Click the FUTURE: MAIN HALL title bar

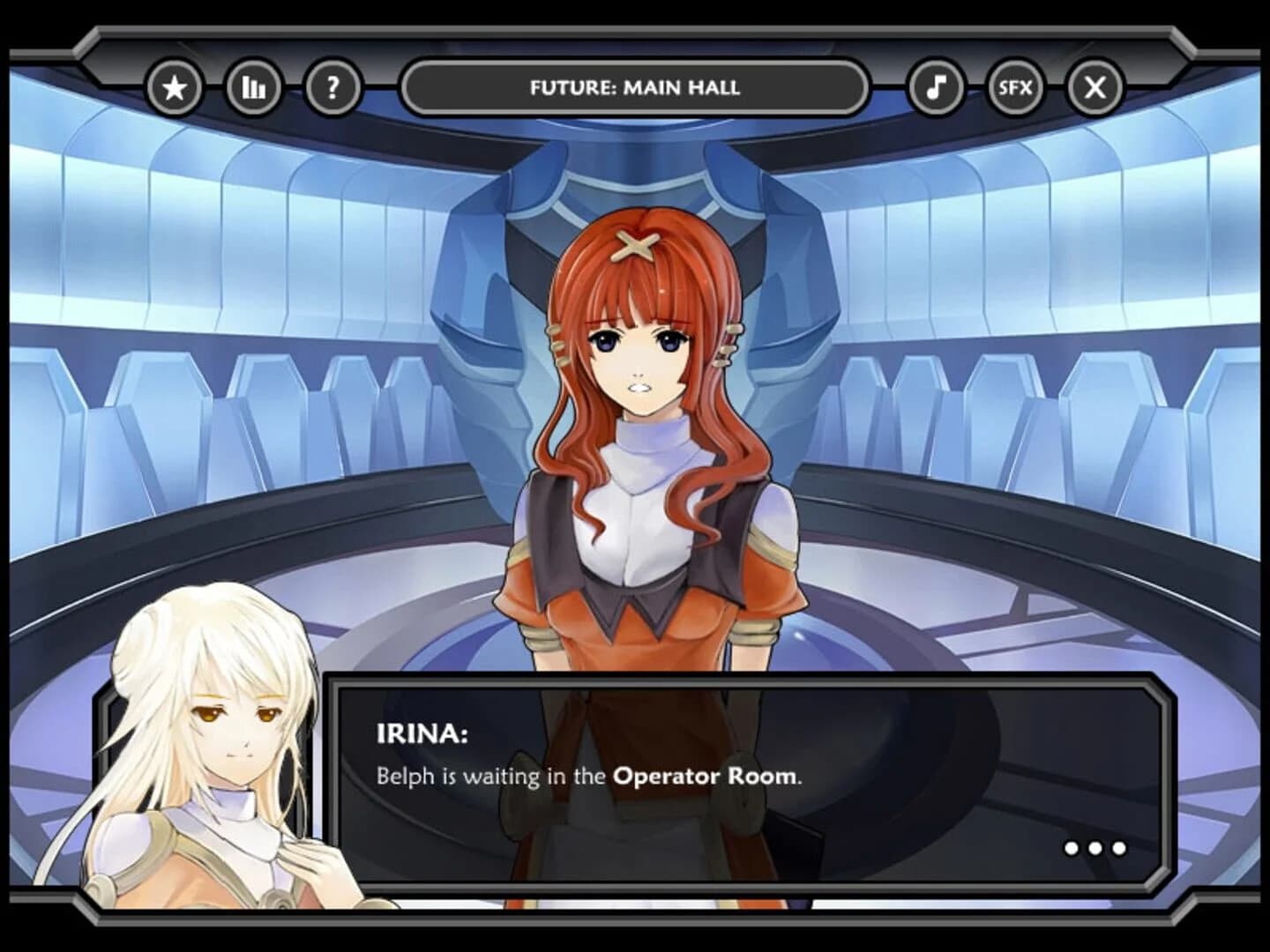[x=635, y=86]
